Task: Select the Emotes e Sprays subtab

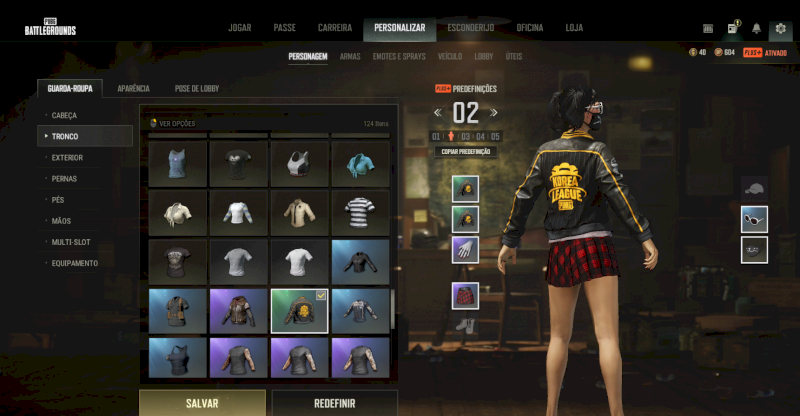Action: click(x=399, y=57)
